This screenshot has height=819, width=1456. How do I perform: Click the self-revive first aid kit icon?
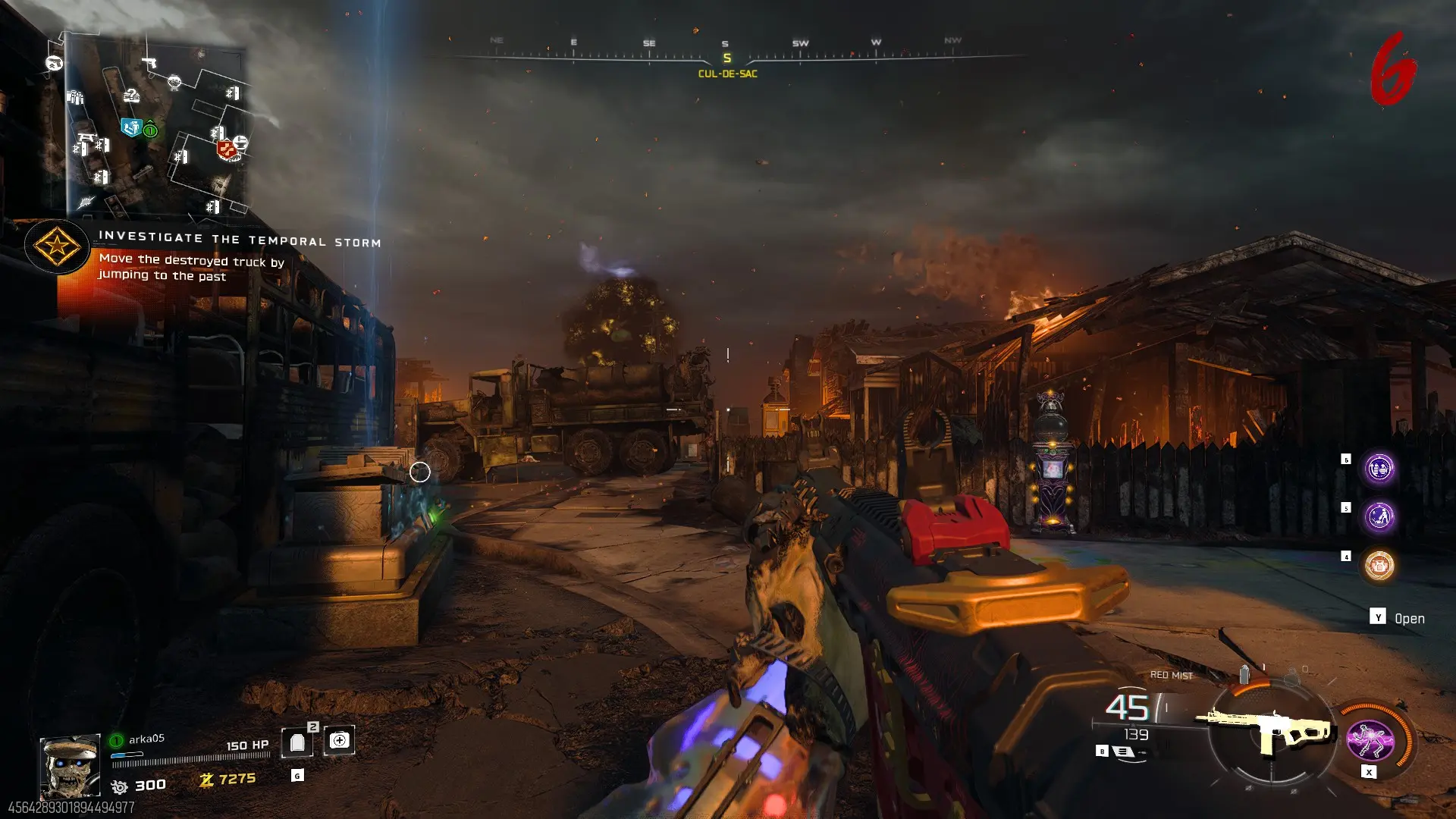339,741
